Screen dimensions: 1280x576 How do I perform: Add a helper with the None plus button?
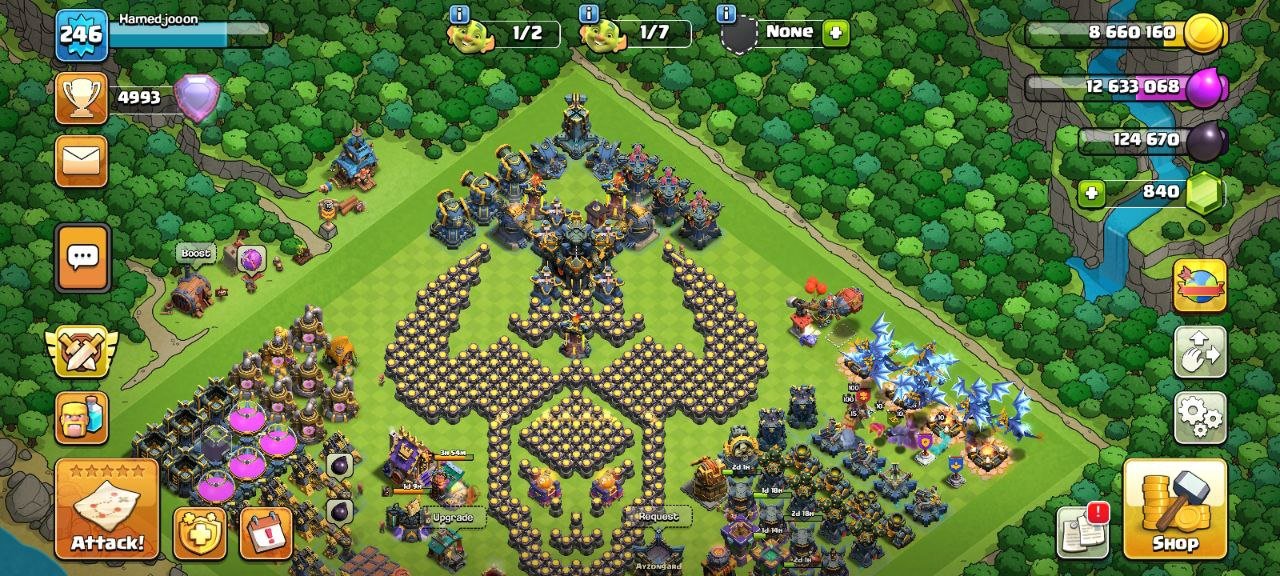(835, 33)
